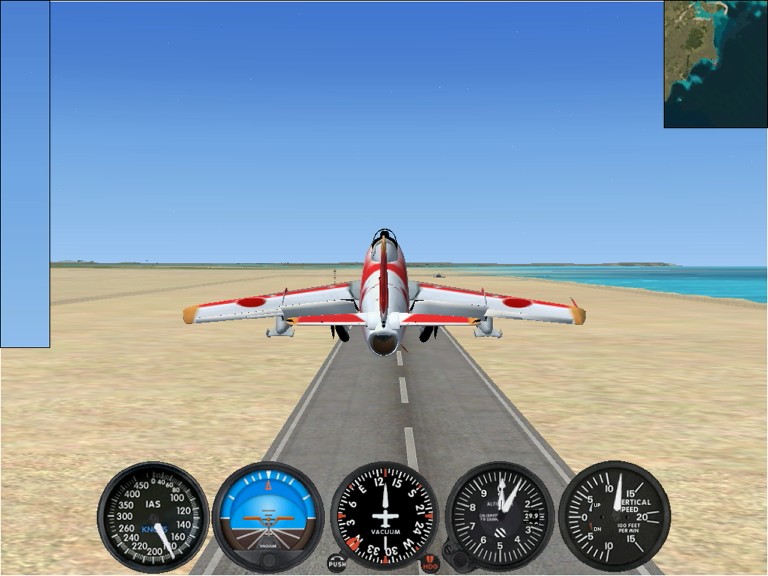Click the vertical speed indicator gauge
Viewport: 768px width, 576px height.
point(614,516)
